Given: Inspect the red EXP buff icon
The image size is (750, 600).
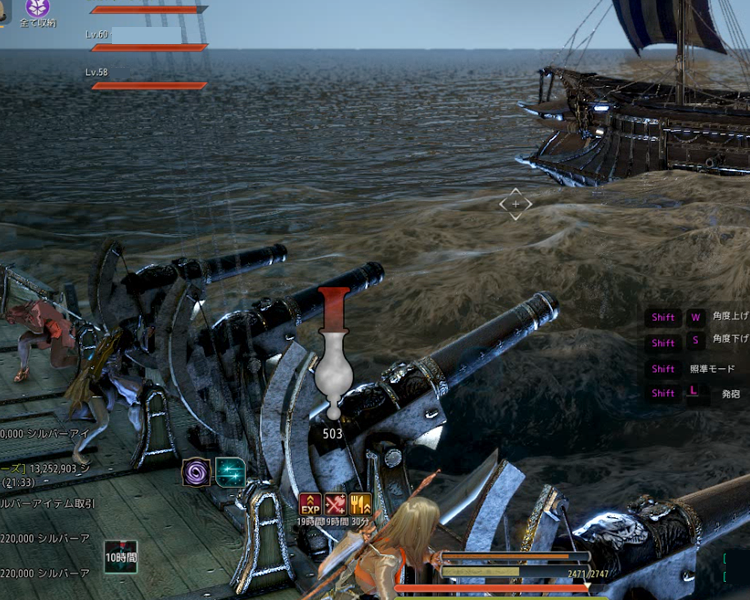Looking at the screenshot, I should (311, 505).
